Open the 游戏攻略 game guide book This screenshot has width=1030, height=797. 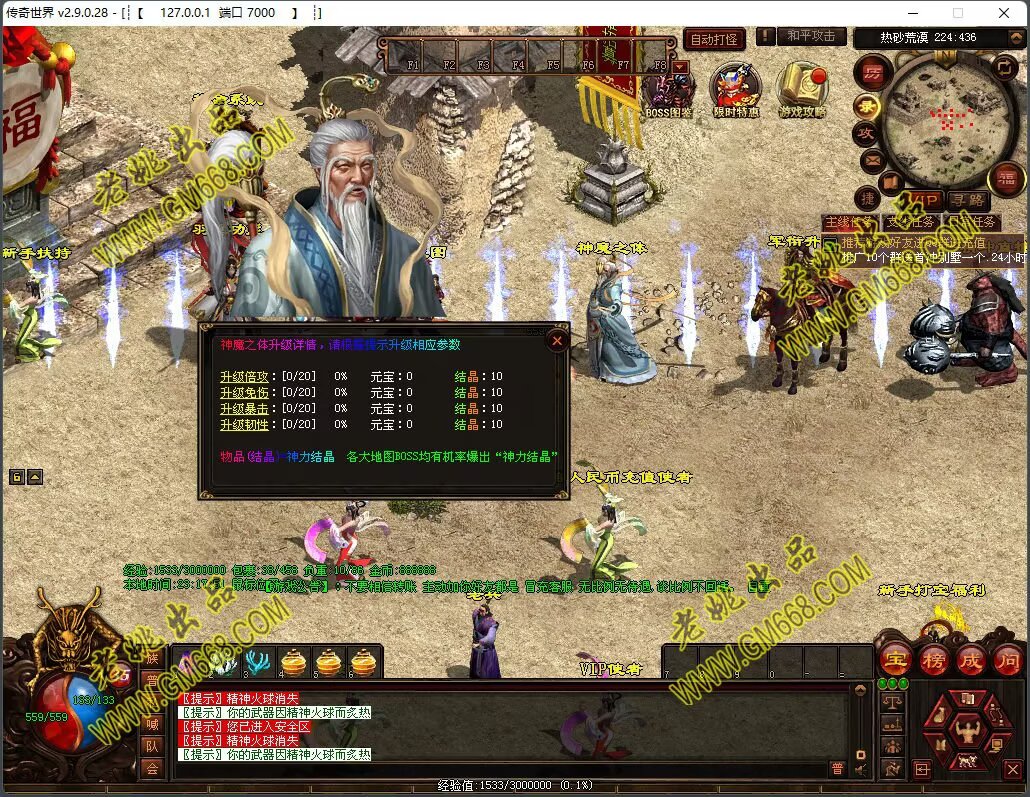[x=803, y=88]
